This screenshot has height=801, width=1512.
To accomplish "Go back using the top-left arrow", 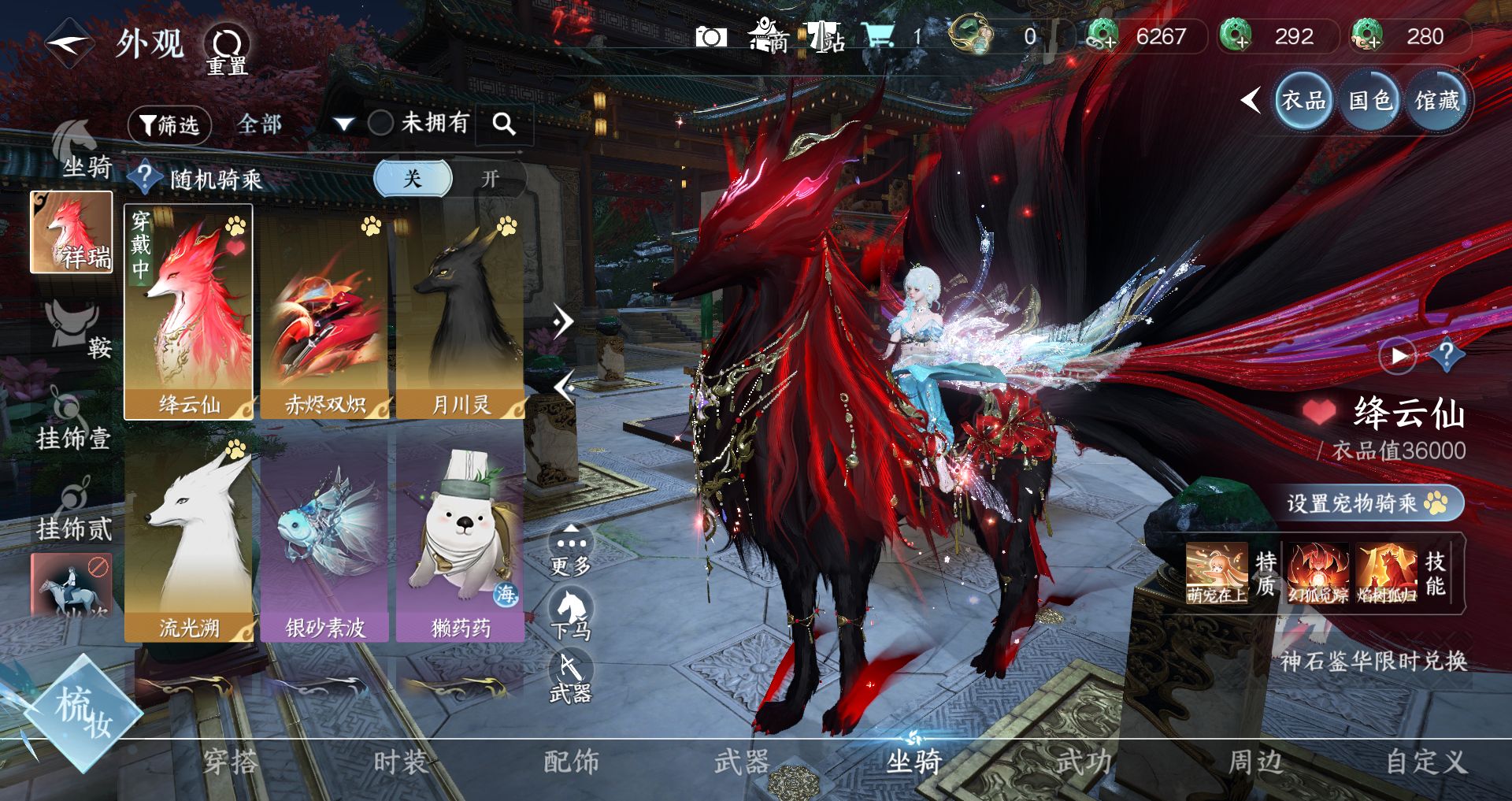I will pyautogui.click(x=69, y=43).
